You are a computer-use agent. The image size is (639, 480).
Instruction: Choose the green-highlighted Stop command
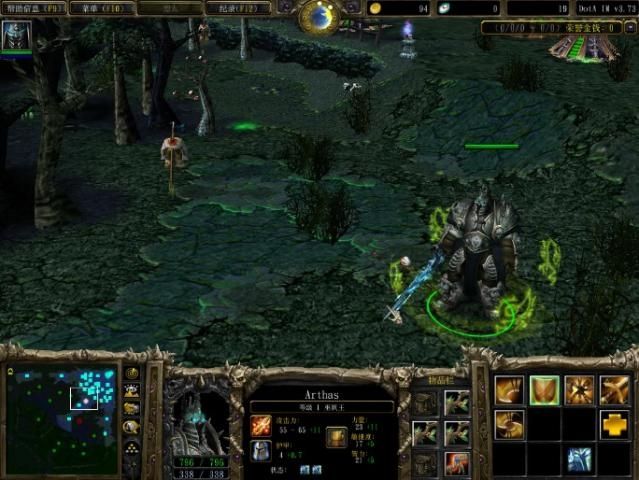coord(544,389)
